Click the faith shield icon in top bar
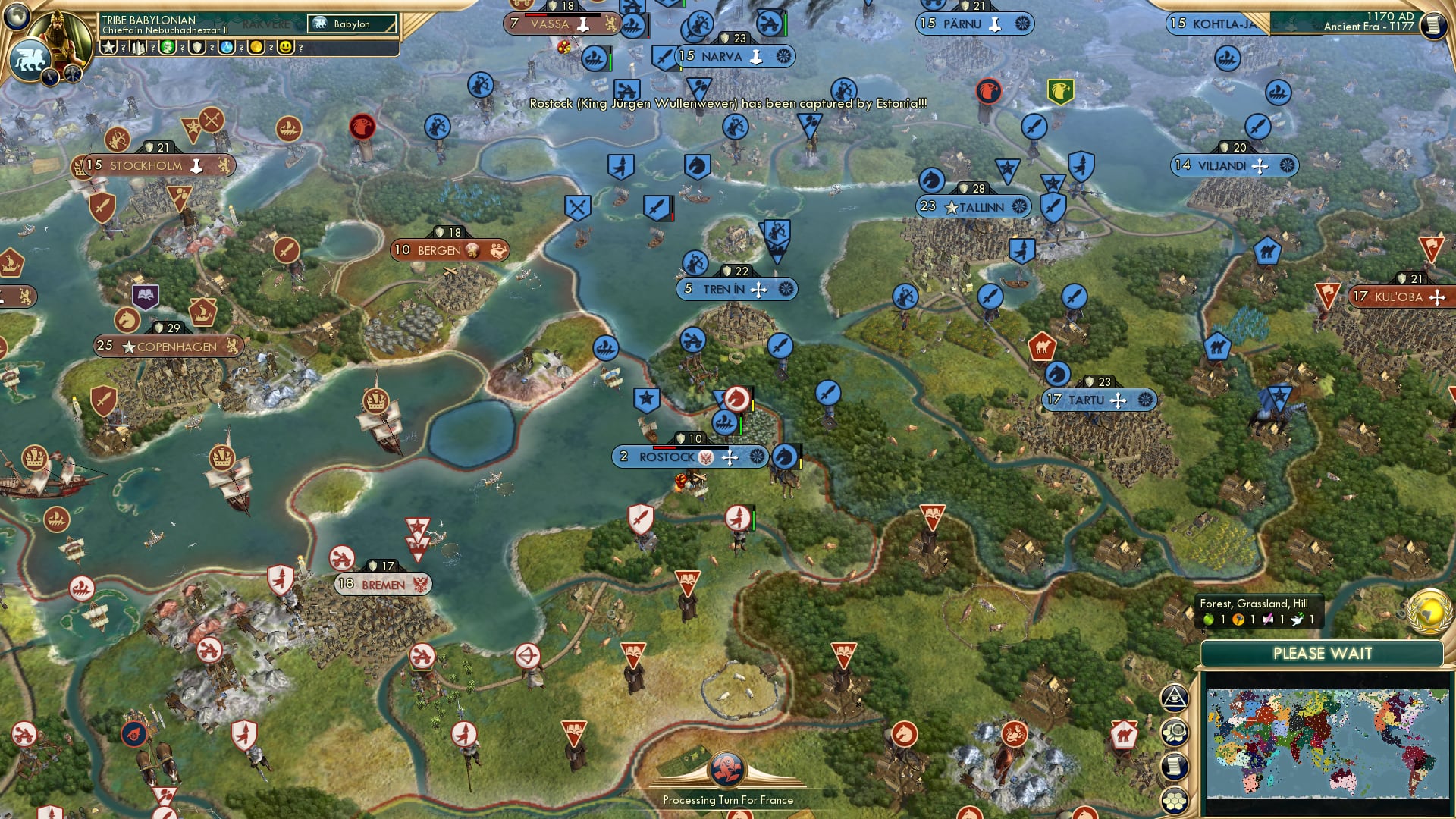This screenshot has height=819, width=1456. pos(197,49)
